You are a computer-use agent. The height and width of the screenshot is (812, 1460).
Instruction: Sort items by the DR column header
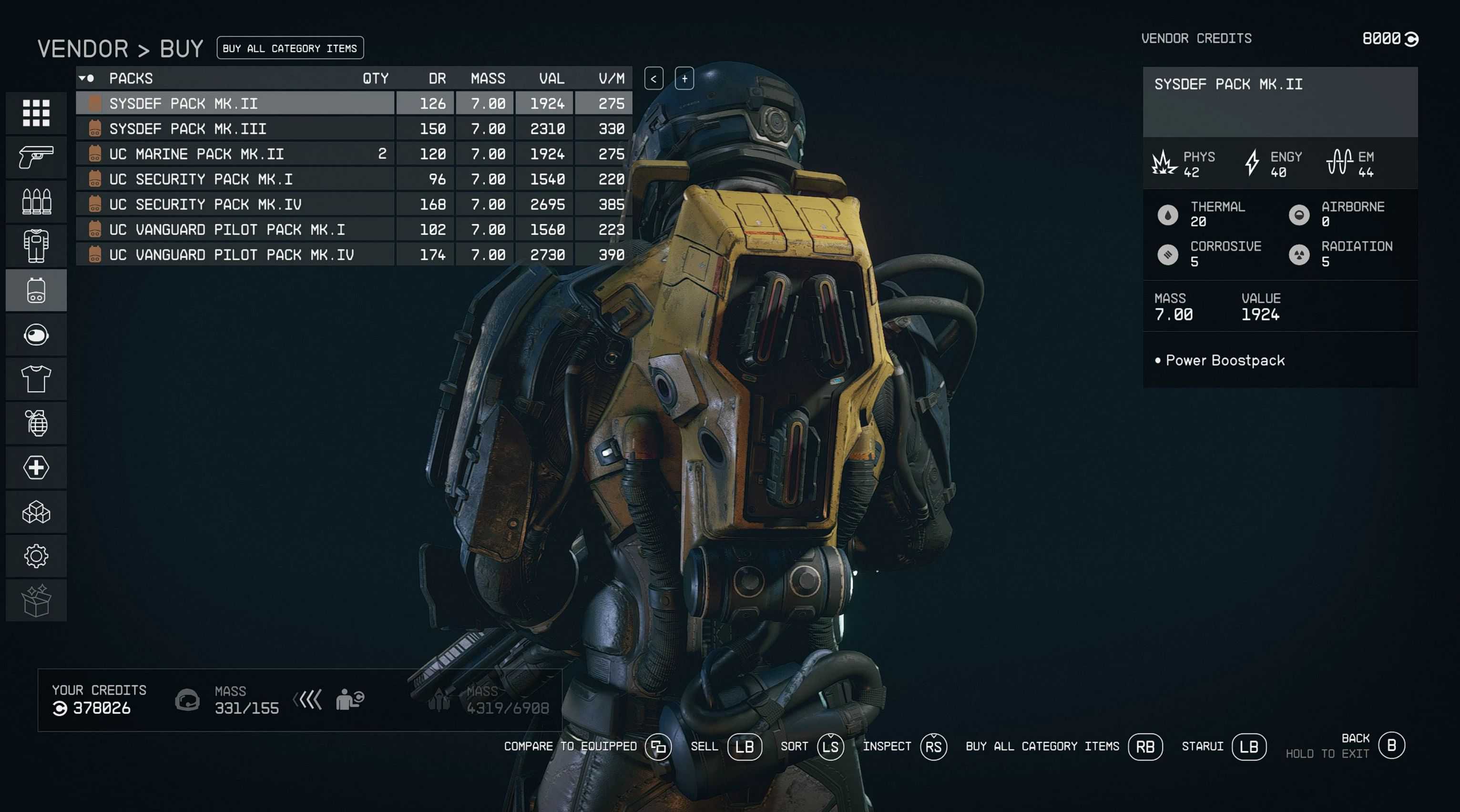point(437,79)
